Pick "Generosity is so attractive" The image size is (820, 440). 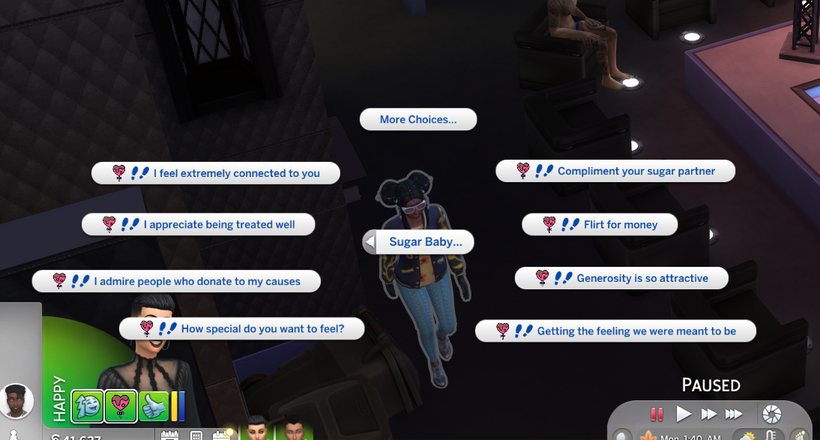621,278
